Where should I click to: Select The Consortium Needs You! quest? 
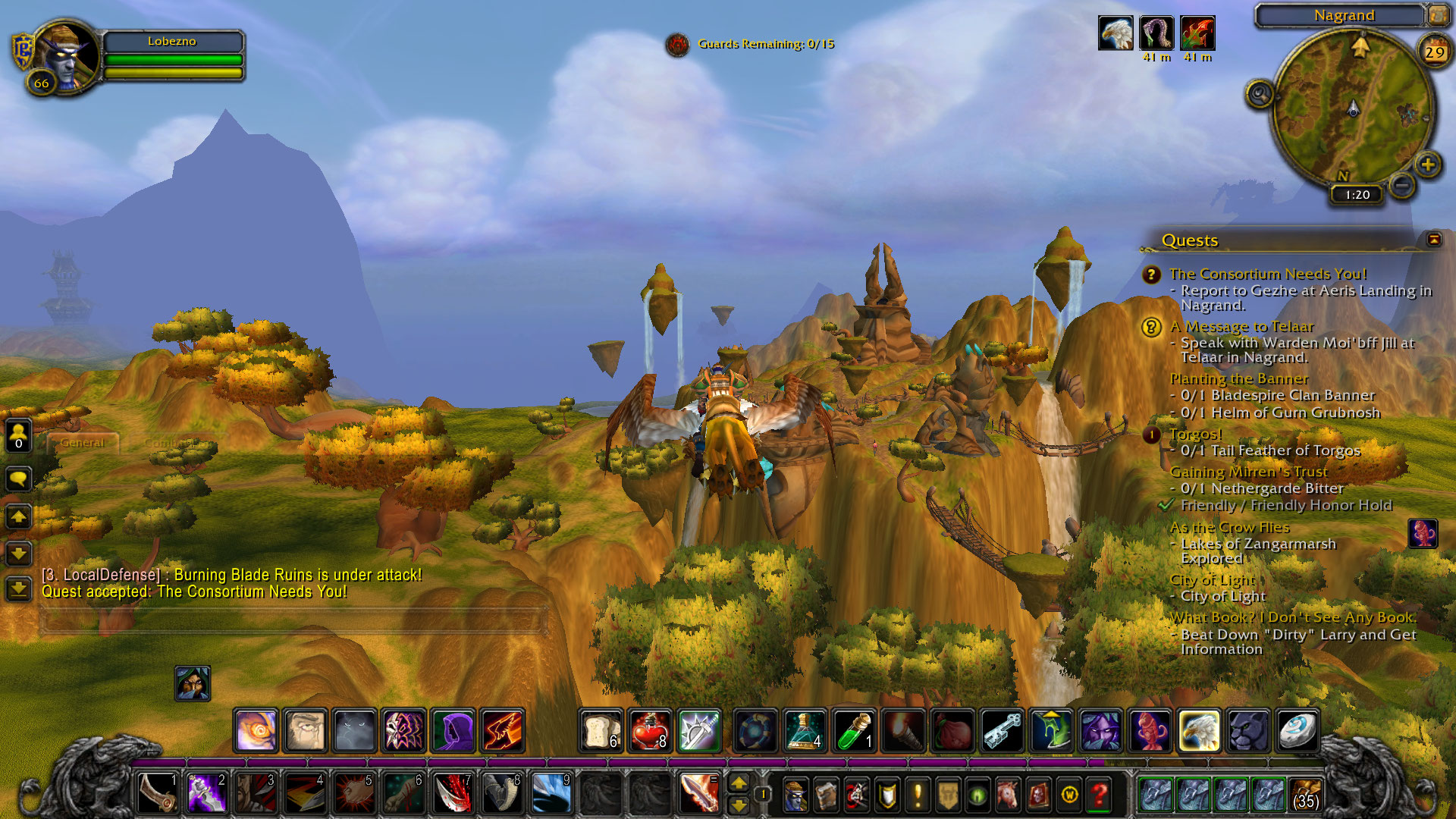1267,274
